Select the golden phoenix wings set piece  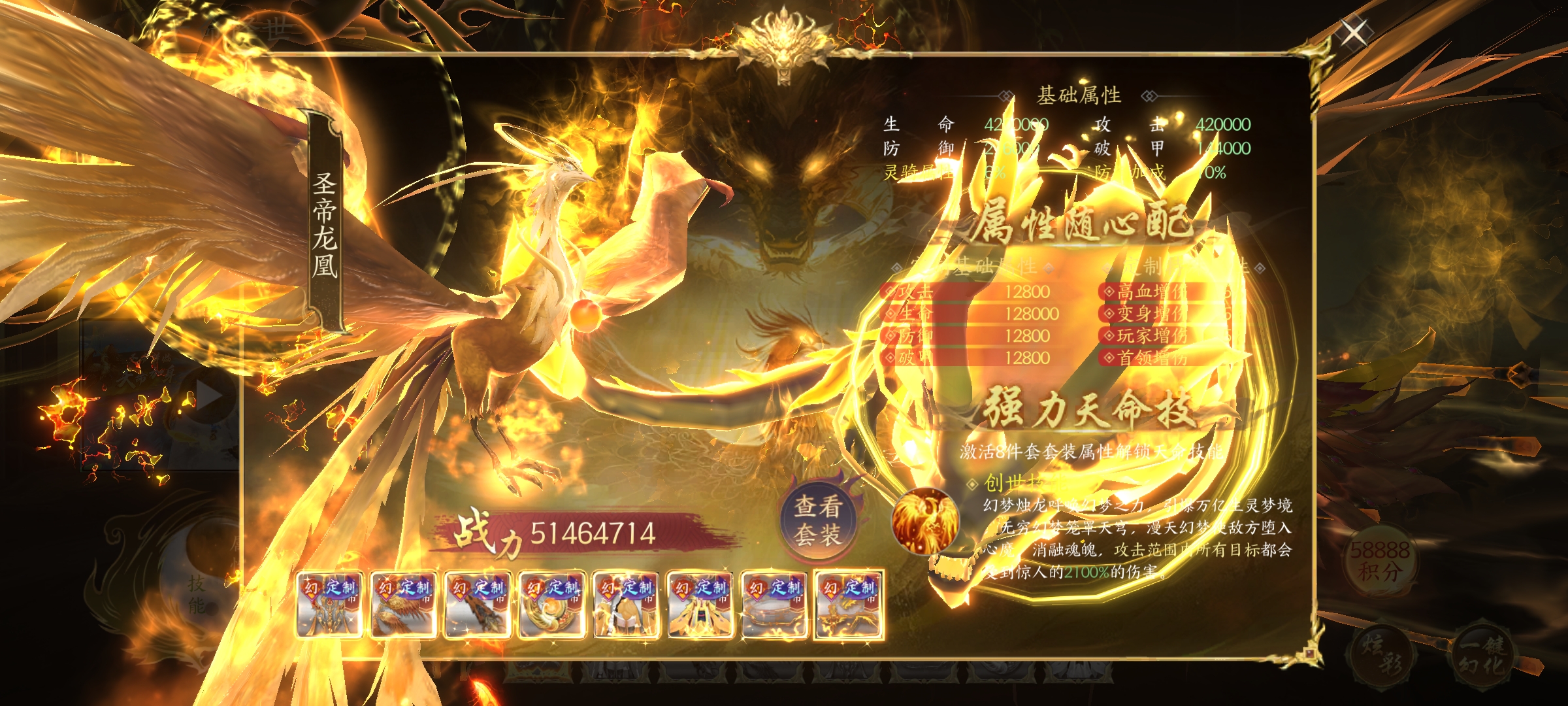(x=403, y=605)
